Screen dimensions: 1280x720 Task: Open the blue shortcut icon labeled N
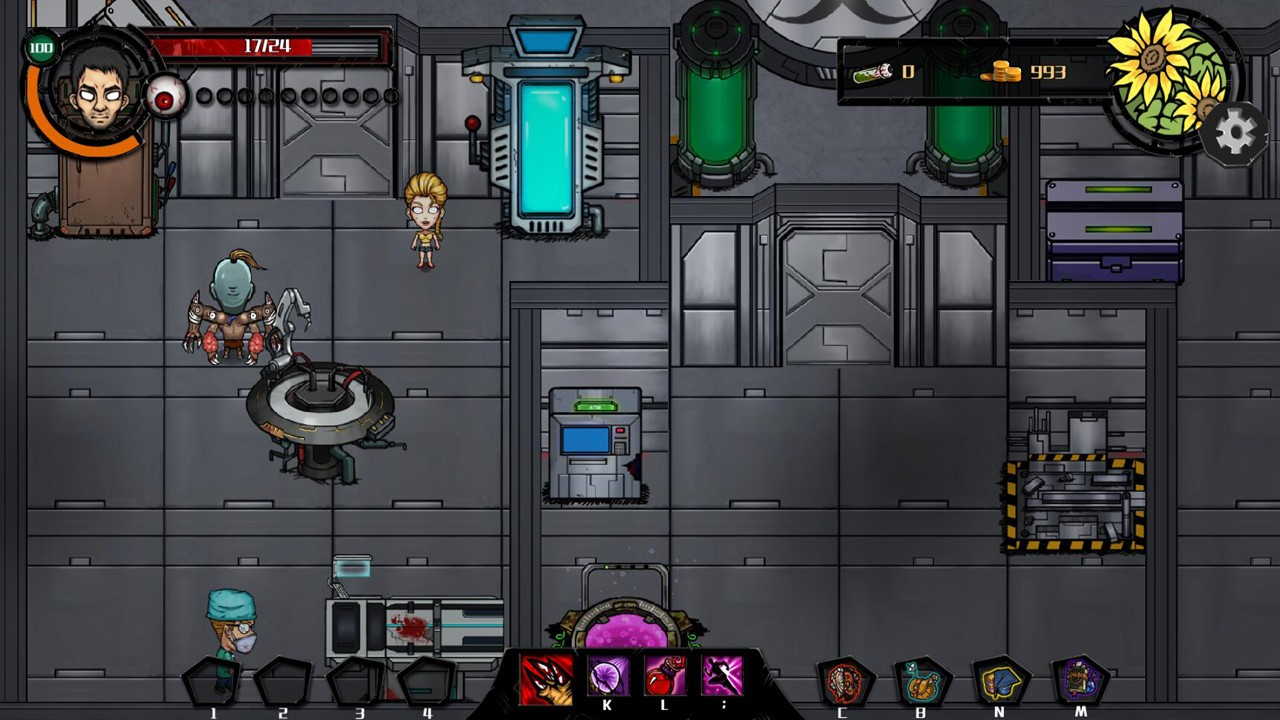[1000, 682]
